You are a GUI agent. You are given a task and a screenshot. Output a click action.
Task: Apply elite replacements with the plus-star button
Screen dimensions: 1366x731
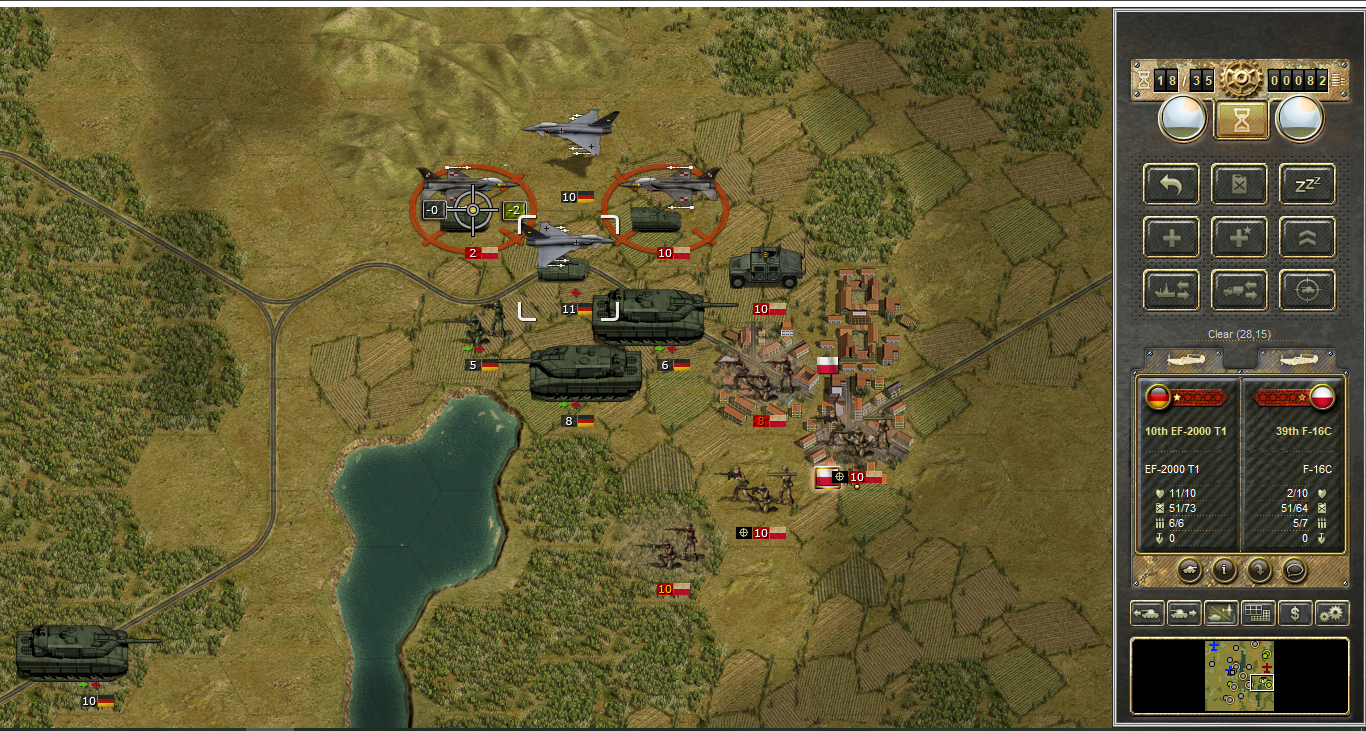pyautogui.click(x=1240, y=237)
